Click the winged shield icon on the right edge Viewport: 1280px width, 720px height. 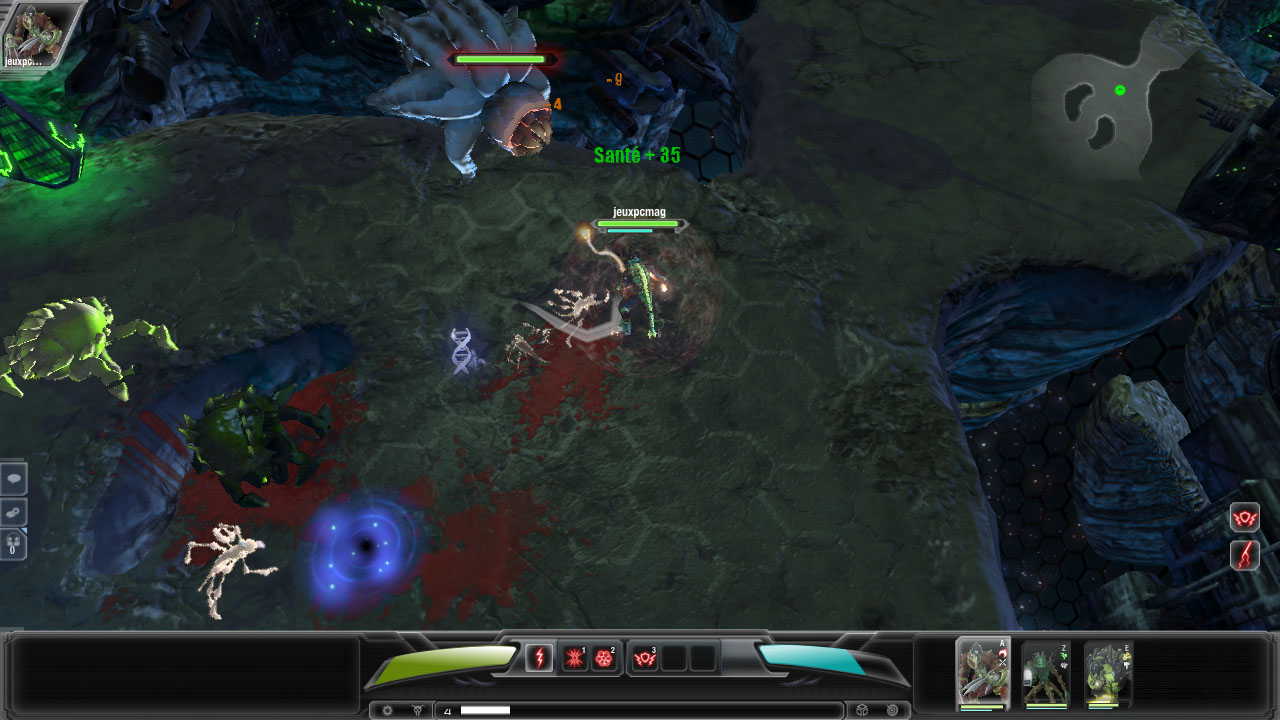(x=1244, y=518)
